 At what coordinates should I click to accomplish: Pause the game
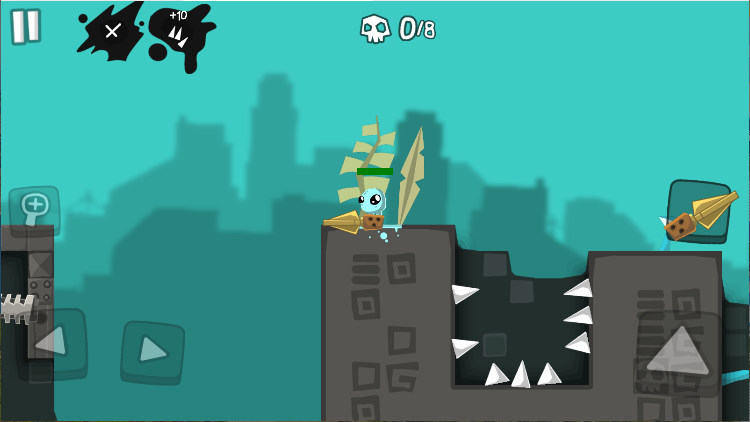tap(26, 26)
